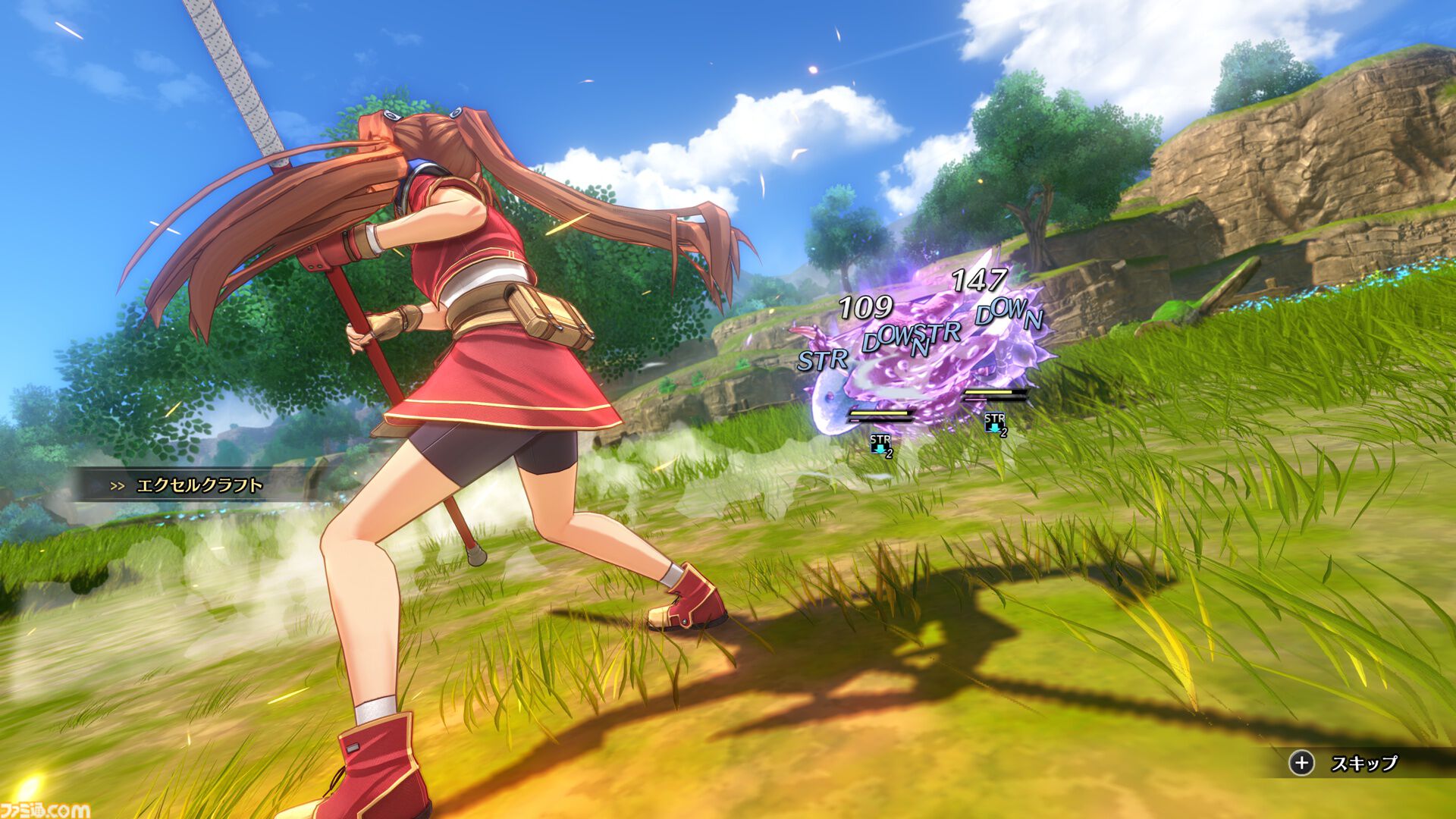This screenshot has width=1456, height=819.
Task: Select the right enemy's yellow HP bar
Action: click(x=989, y=392)
